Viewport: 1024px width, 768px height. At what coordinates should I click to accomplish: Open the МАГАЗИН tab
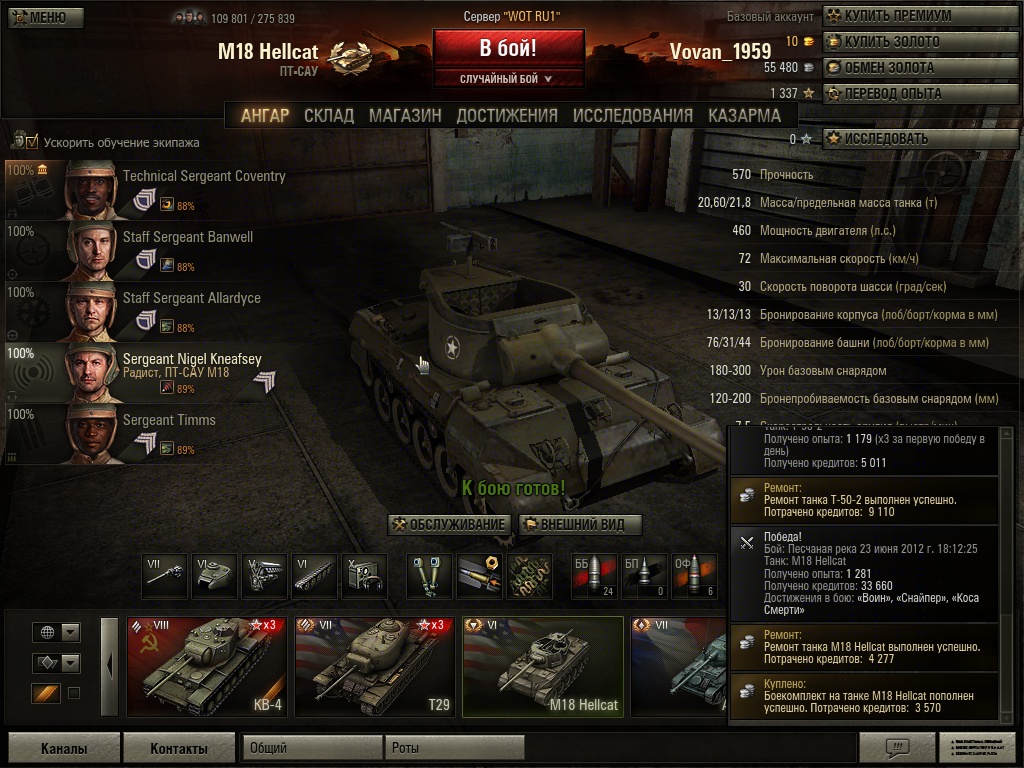(x=405, y=115)
